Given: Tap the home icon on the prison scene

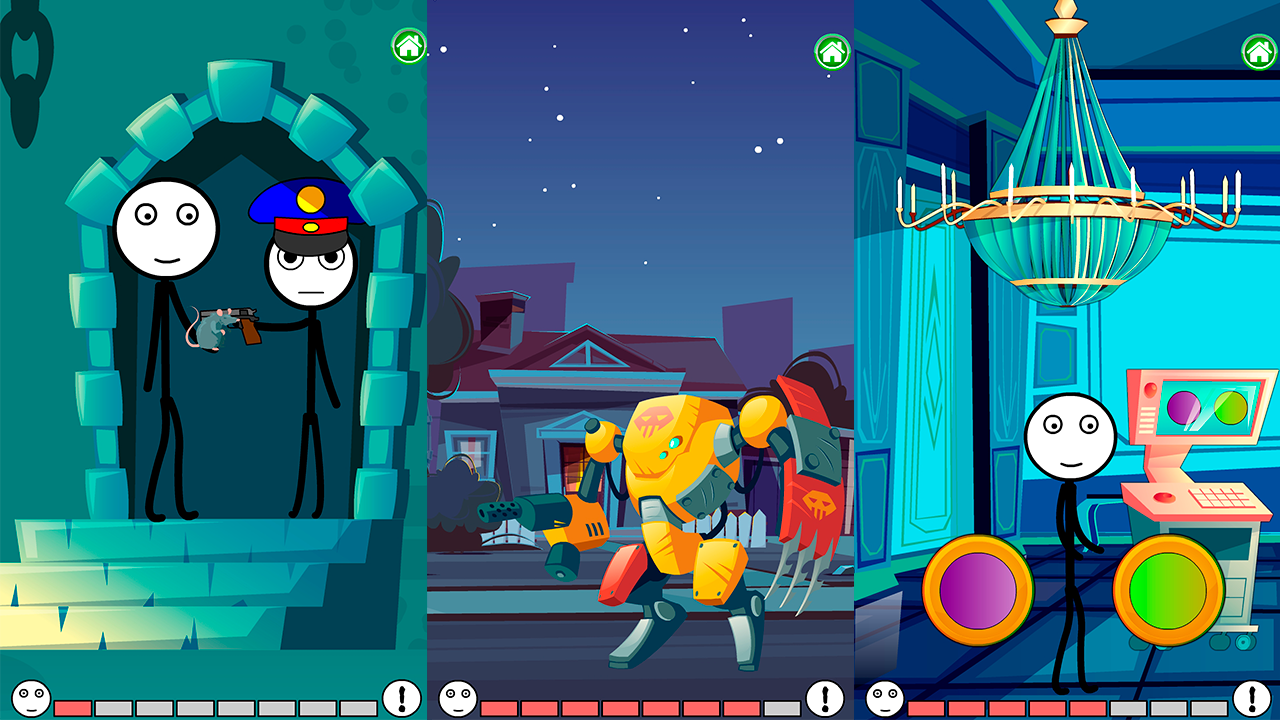Looking at the screenshot, I should [x=408, y=45].
